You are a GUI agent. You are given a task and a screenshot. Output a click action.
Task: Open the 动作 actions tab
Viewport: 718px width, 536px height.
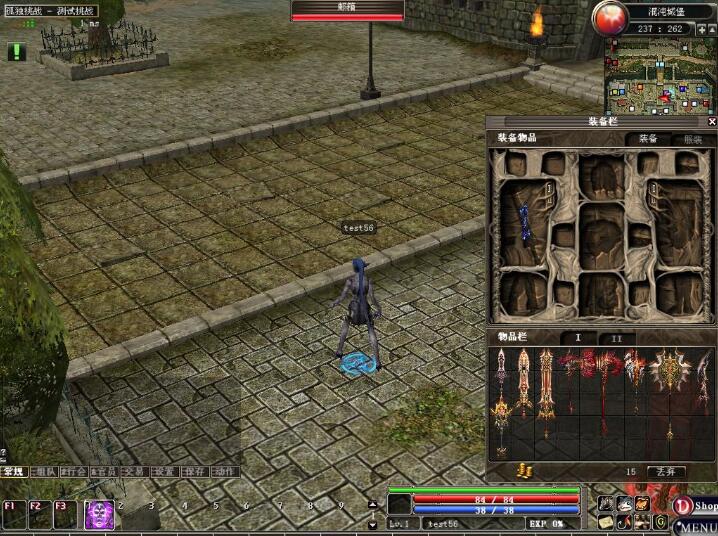225,471
